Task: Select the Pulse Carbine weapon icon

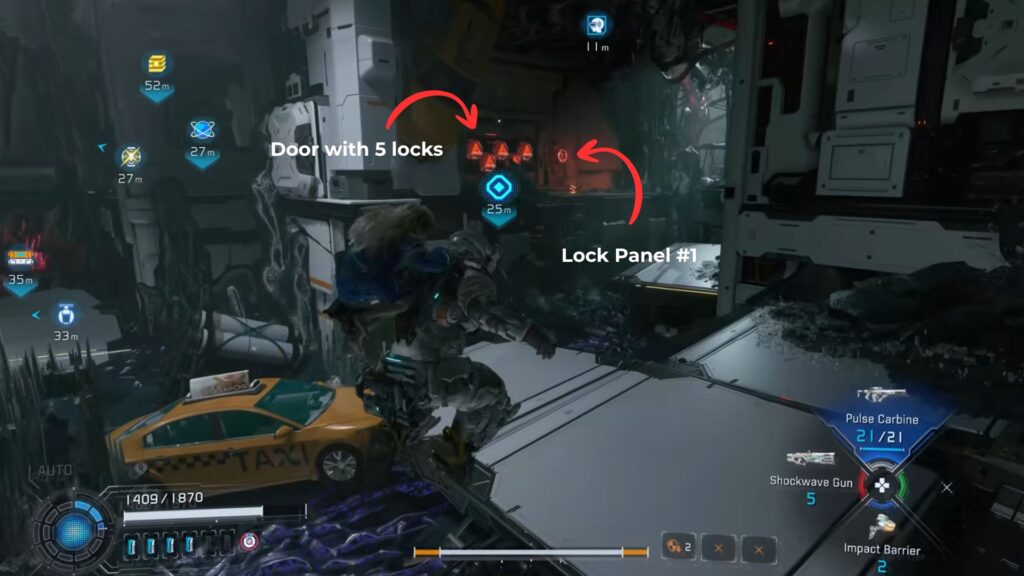Action: click(881, 395)
